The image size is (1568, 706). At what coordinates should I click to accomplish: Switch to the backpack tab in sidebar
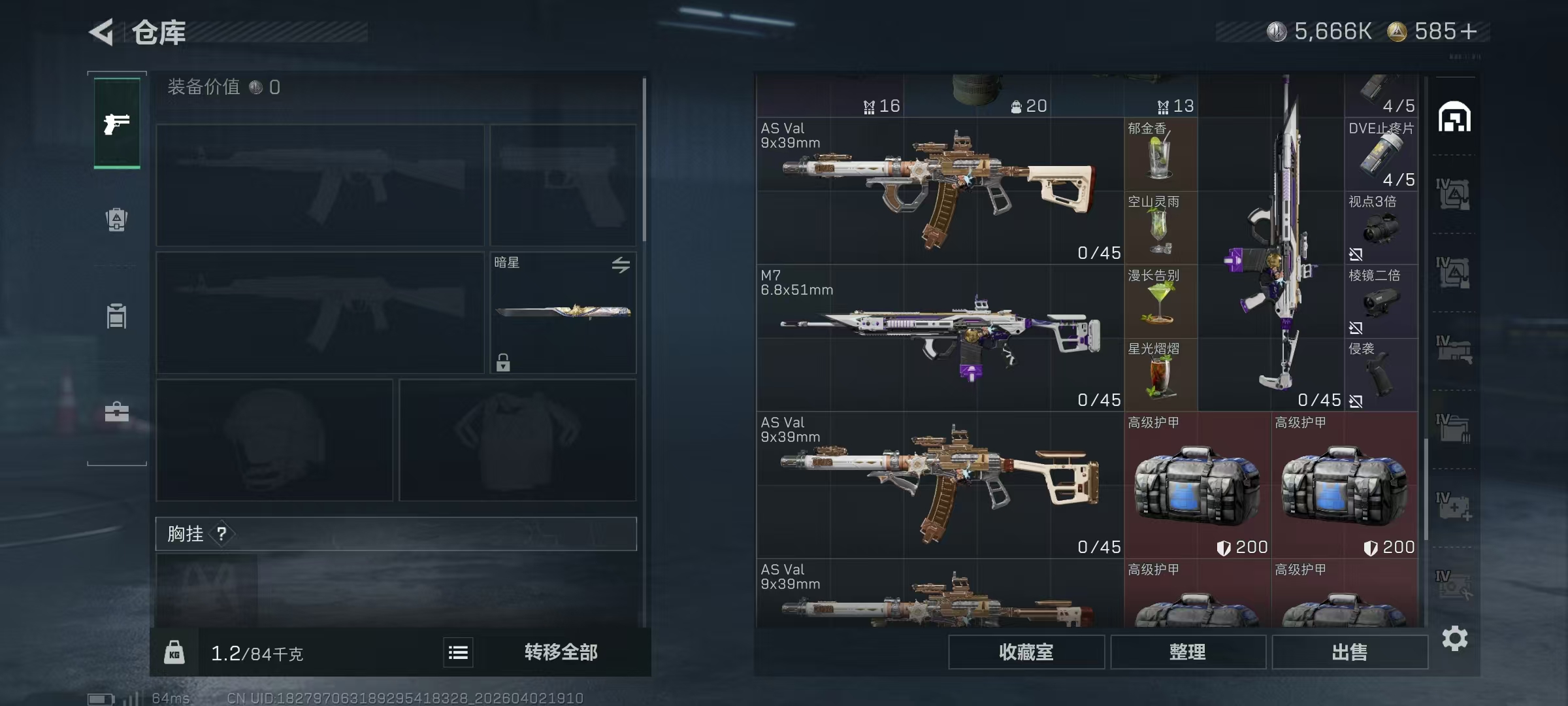(117, 220)
